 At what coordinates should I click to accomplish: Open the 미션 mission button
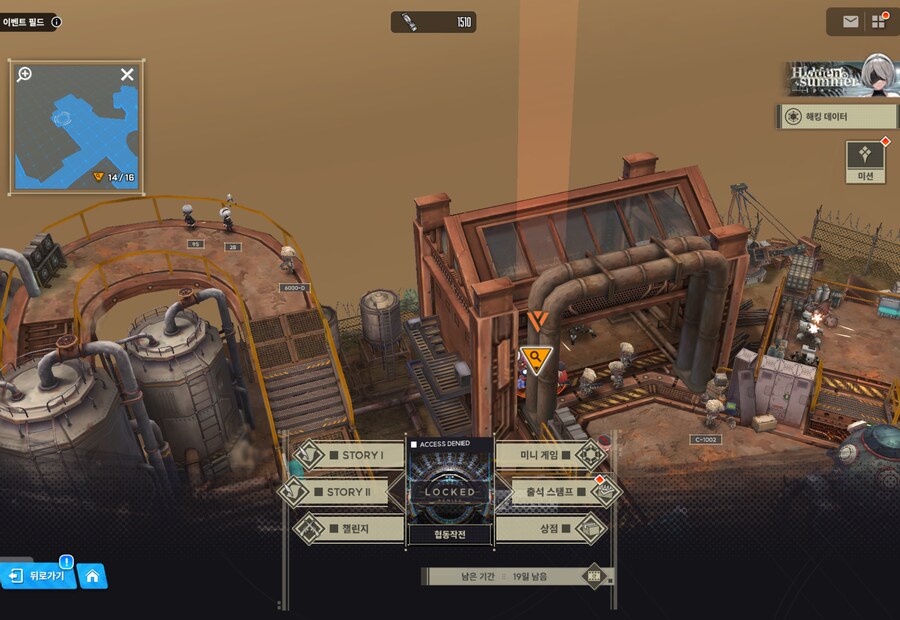pyautogui.click(x=865, y=161)
